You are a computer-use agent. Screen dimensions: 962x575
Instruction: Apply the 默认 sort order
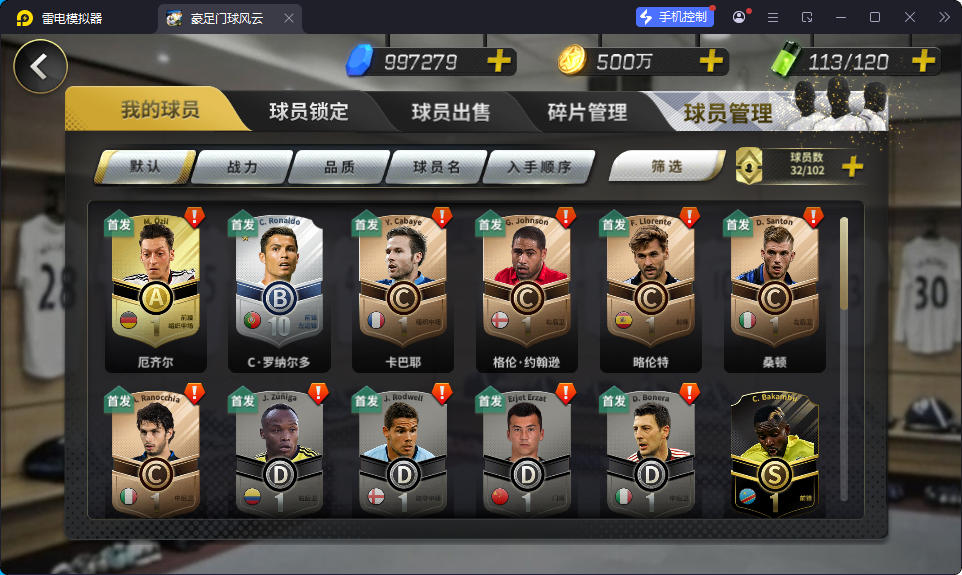coord(145,167)
